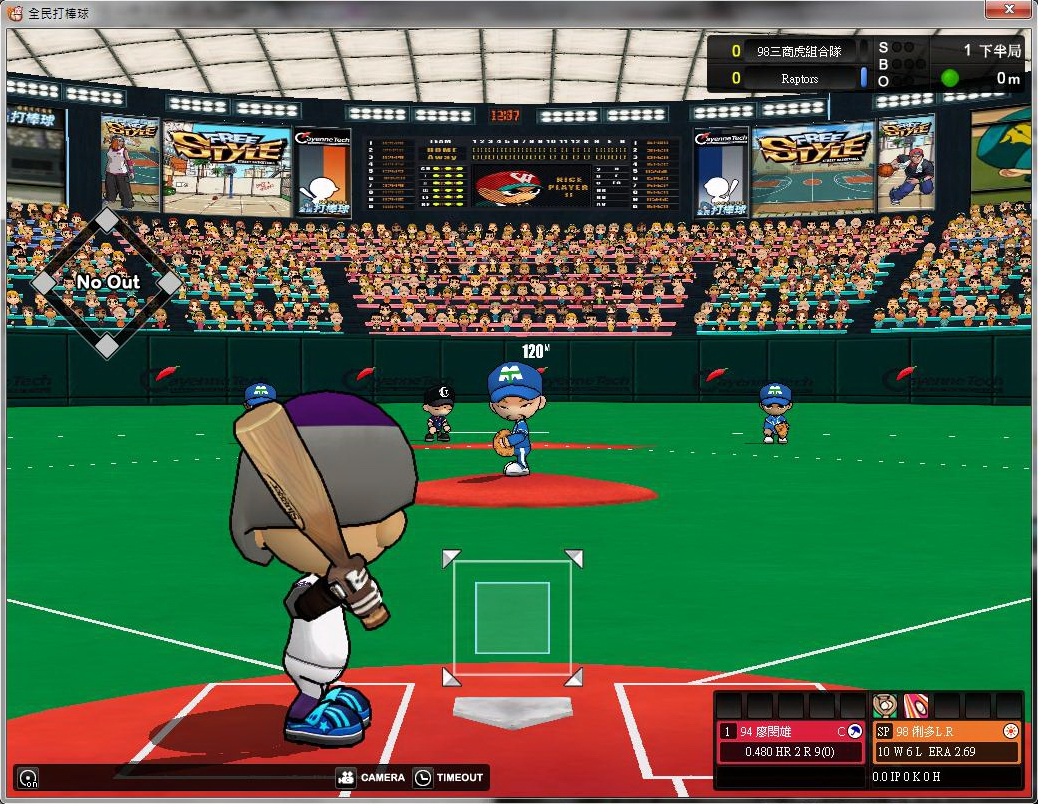
Task: Click the SP pitcher info panel
Action: (x=946, y=741)
